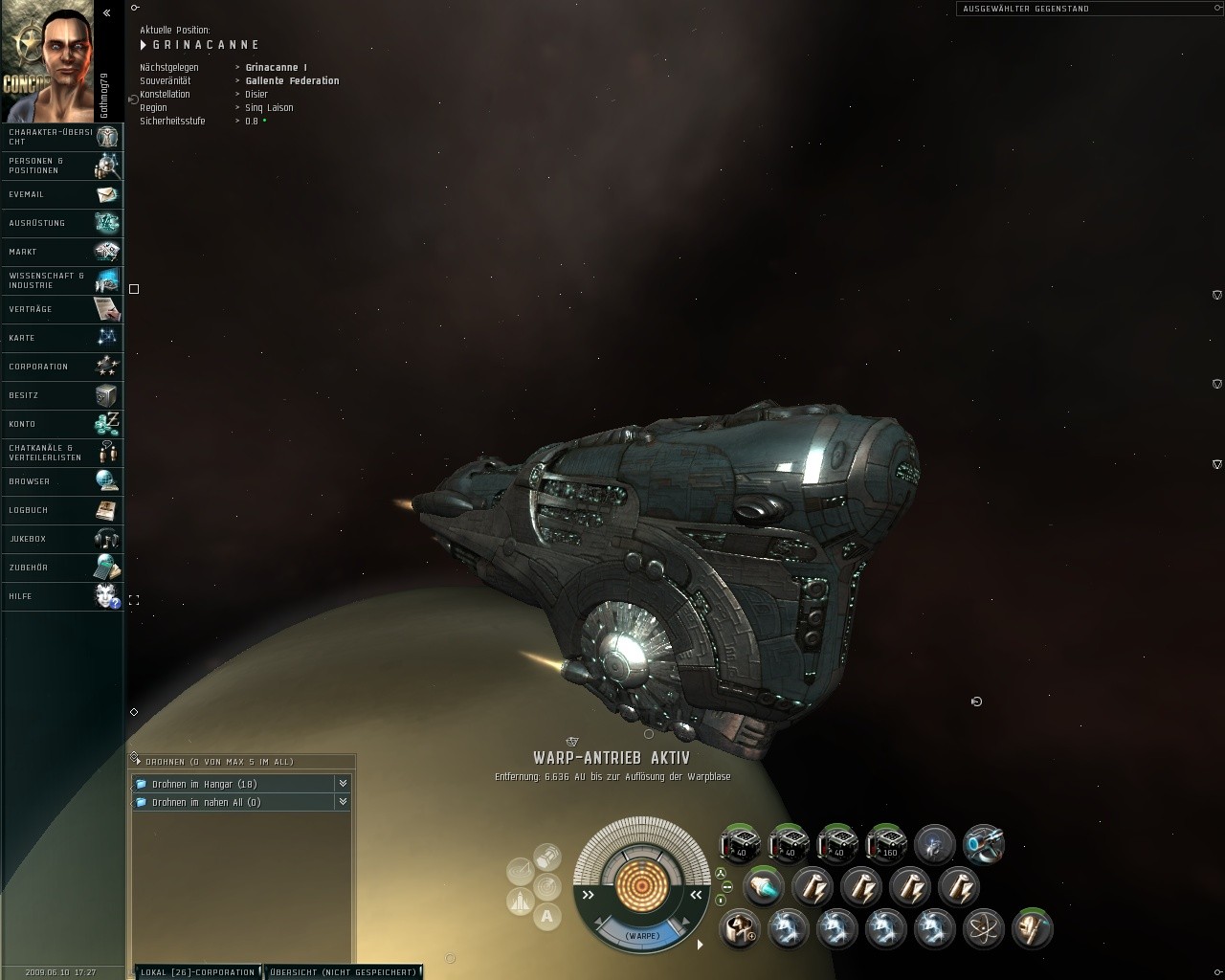Screen dimensions: 1225x980
Task: Open the Ausrüstung fitting window
Action: tap(63, 223)
